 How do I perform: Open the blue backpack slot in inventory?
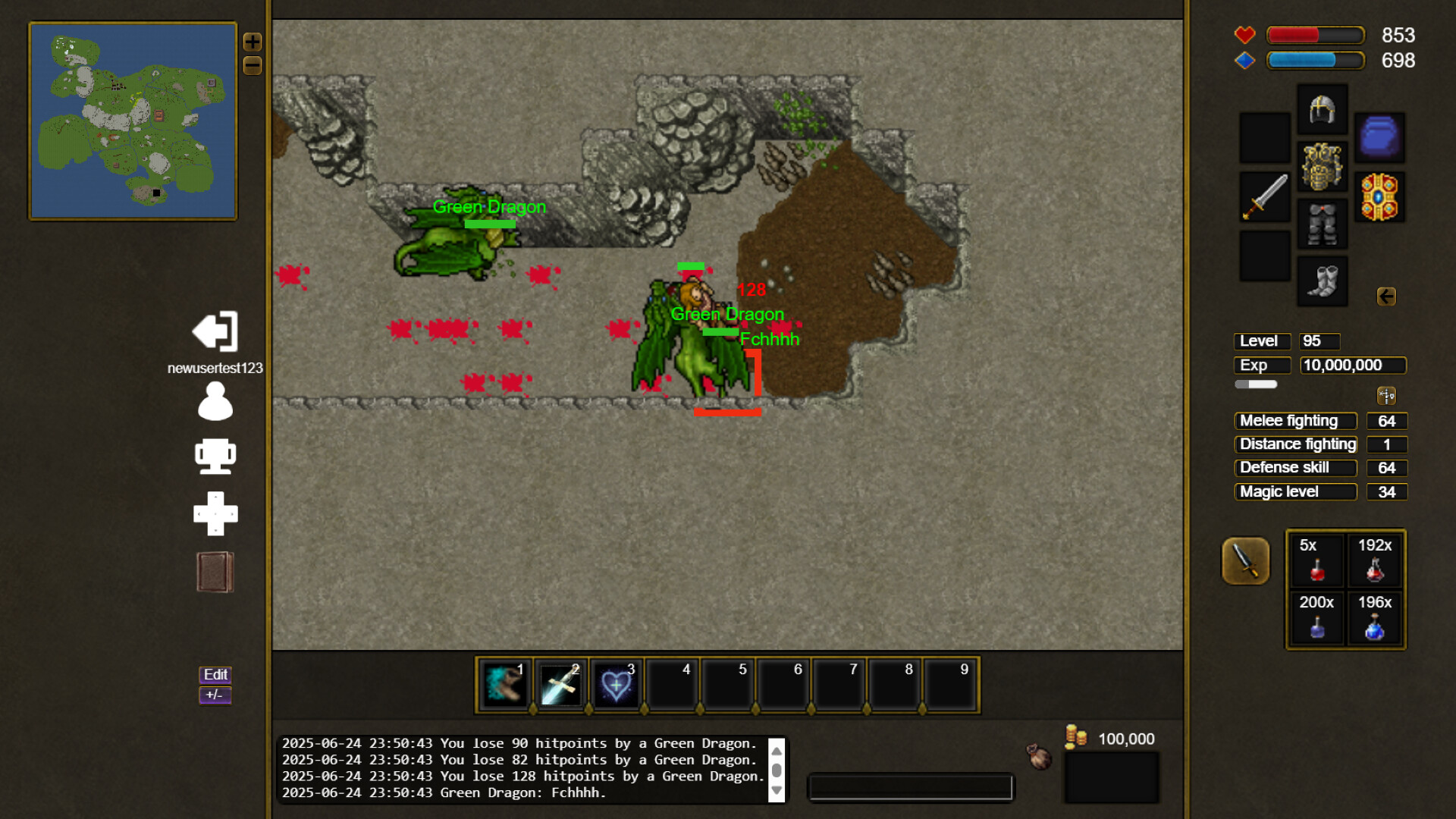1380,137
